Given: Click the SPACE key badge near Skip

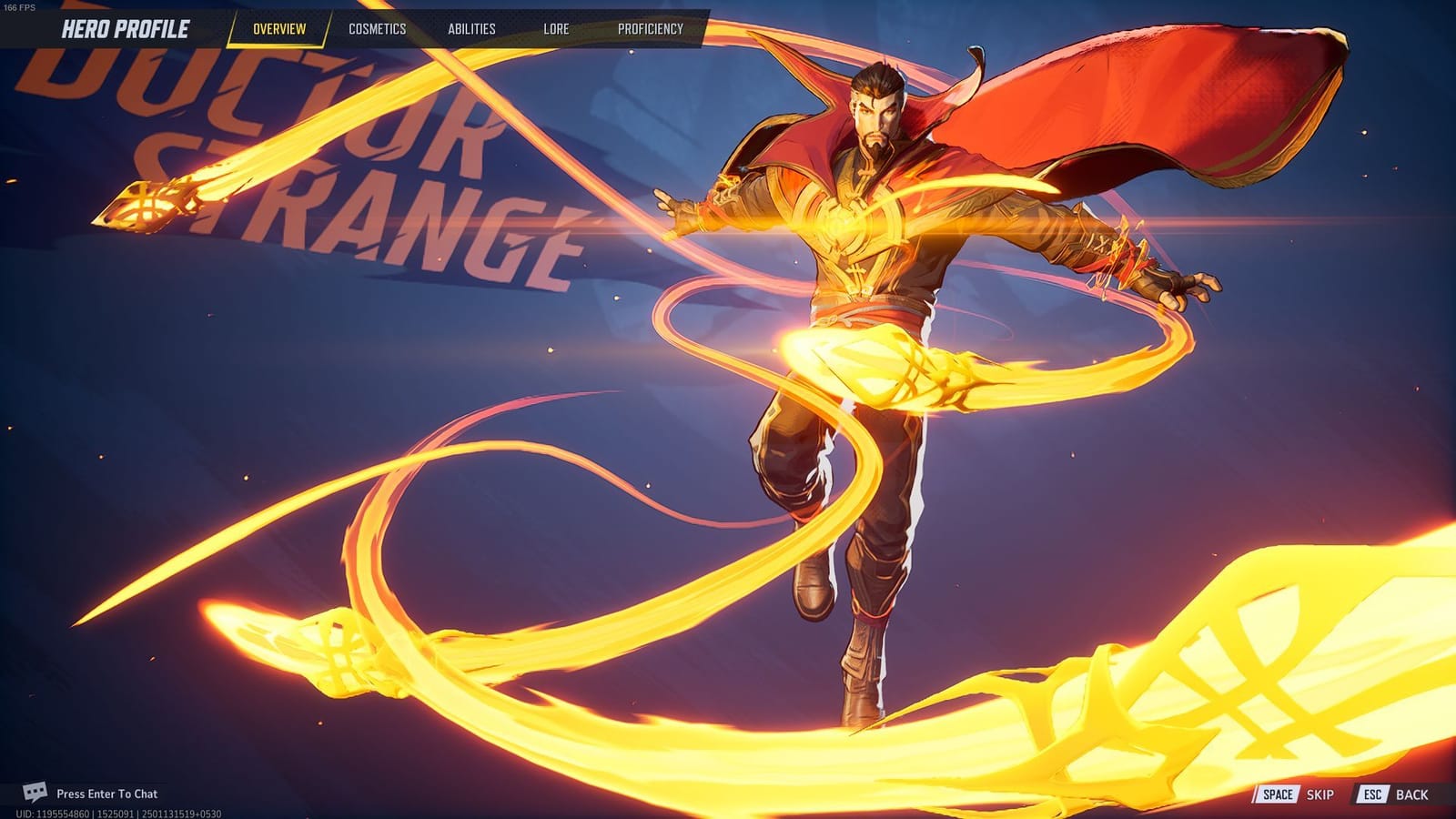Looking at the screenshot, I should [1278, 793].
